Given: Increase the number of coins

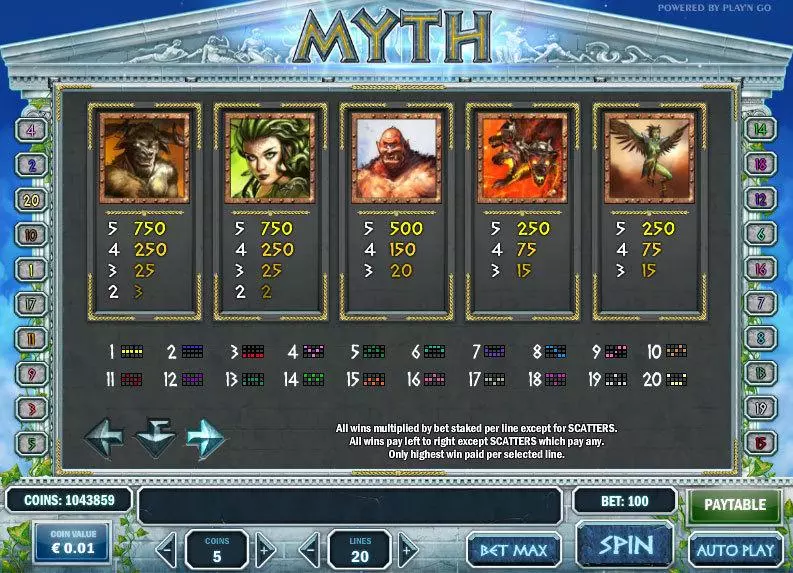Looking at the screenshot, I should click(263, 549).
